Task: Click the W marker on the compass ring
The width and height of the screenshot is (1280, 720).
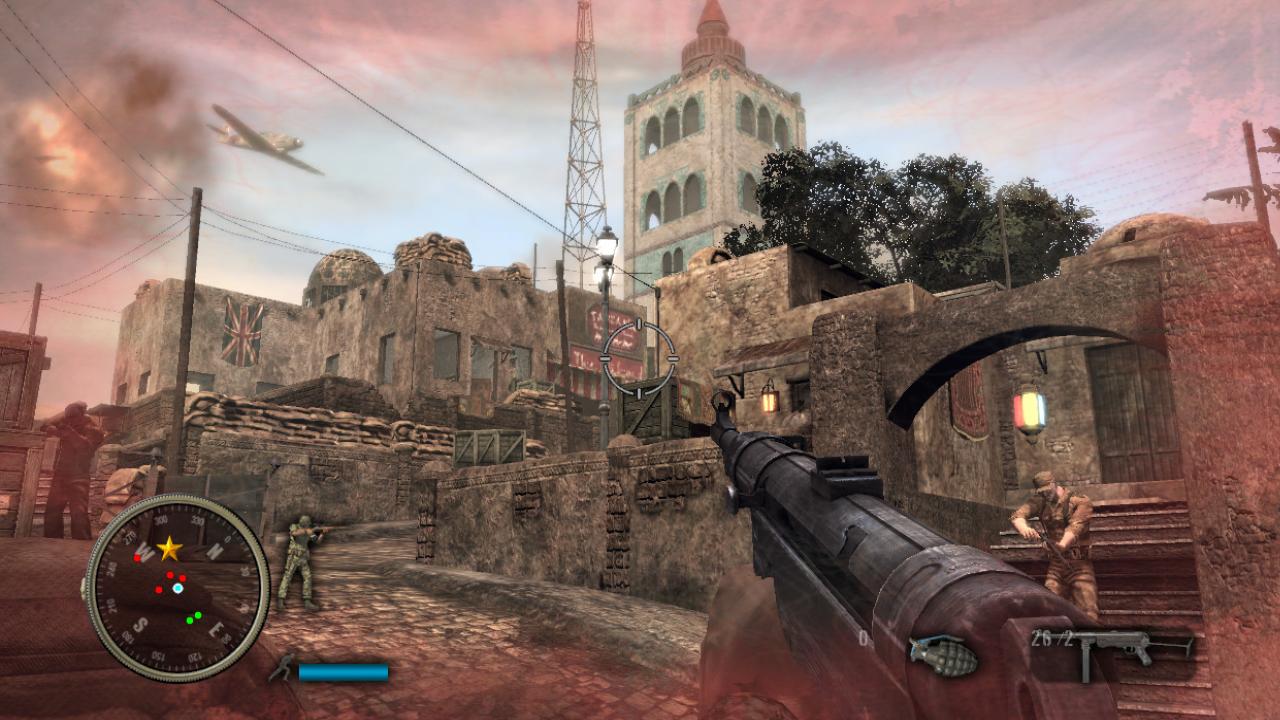Action: 145,549
